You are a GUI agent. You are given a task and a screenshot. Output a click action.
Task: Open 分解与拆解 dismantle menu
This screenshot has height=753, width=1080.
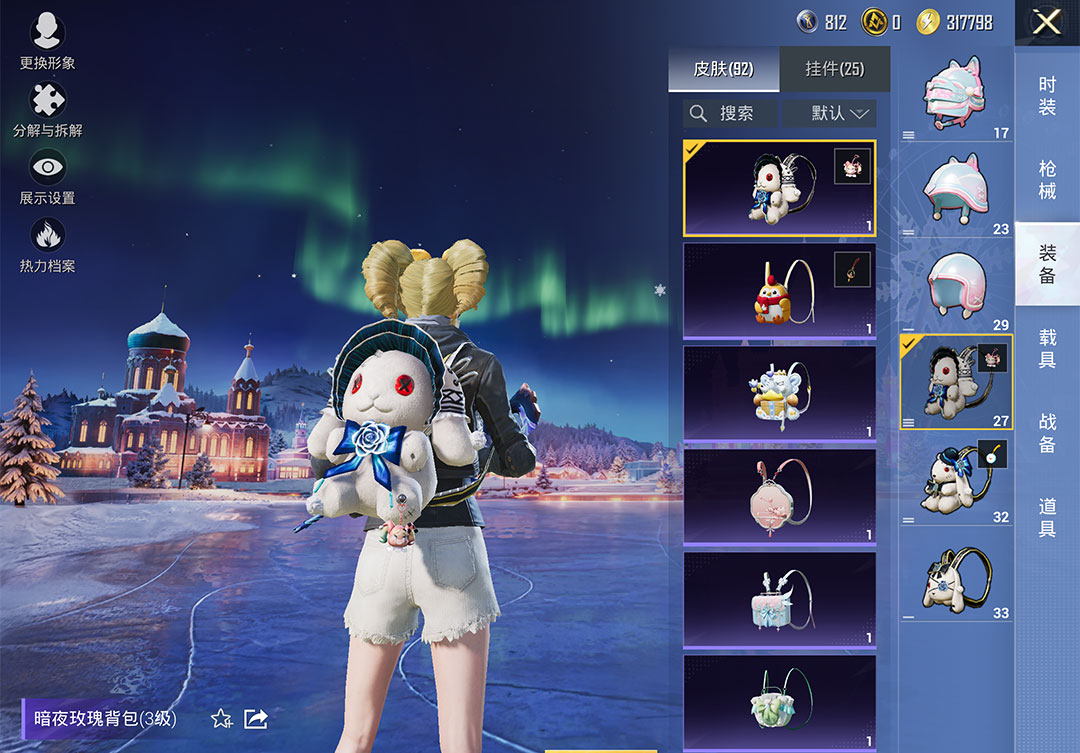coord(47,109)
